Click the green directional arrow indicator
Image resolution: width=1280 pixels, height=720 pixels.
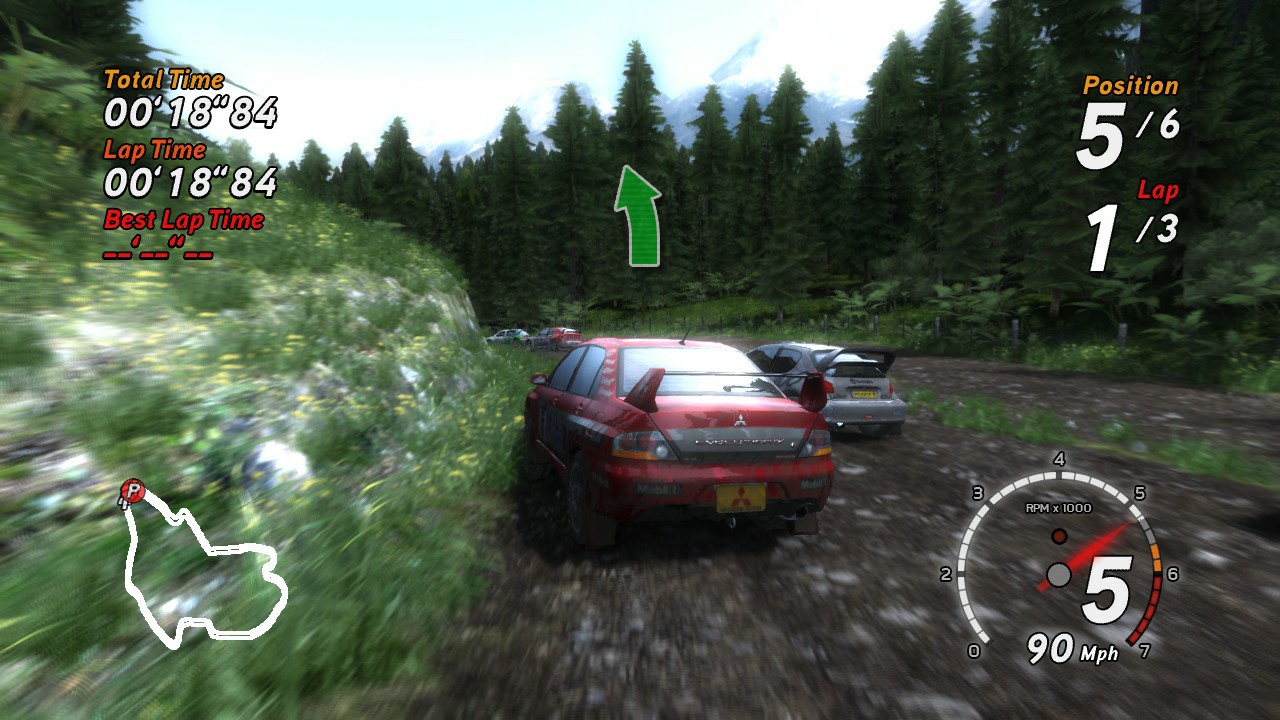coord(637,215)
